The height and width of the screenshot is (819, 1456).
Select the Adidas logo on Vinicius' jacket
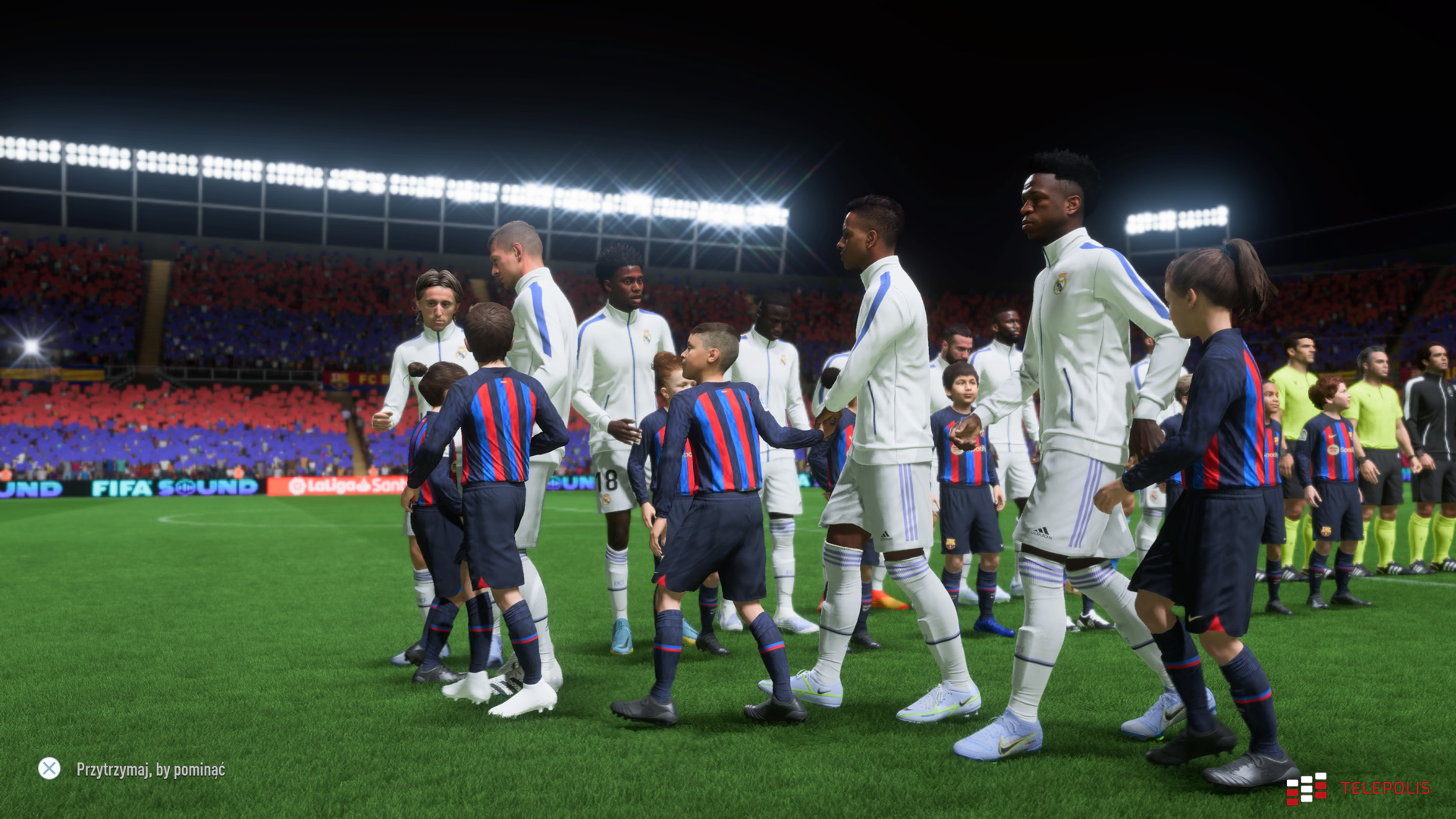click(1040, 529)
